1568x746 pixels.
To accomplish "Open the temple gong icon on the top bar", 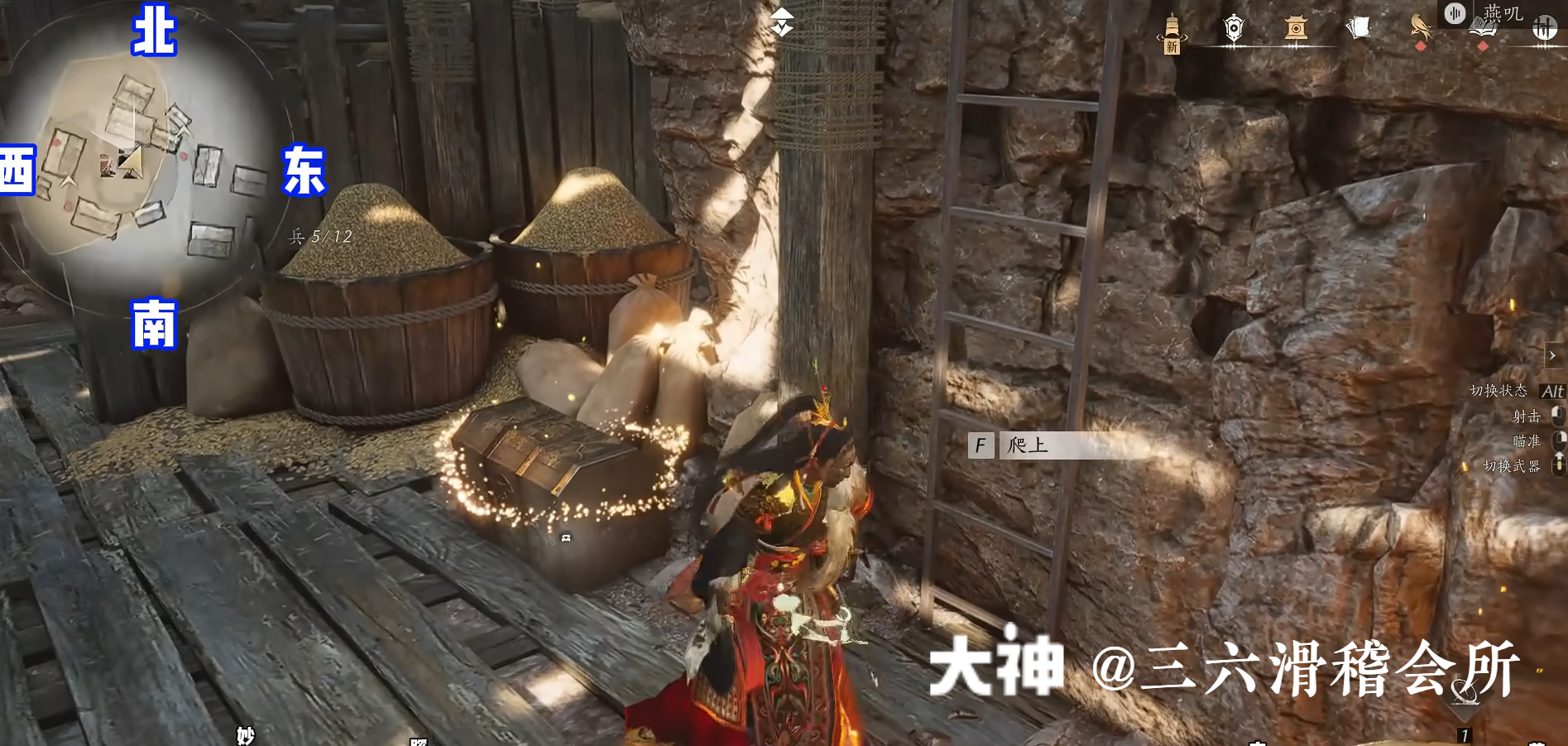I will (1295, 27).
